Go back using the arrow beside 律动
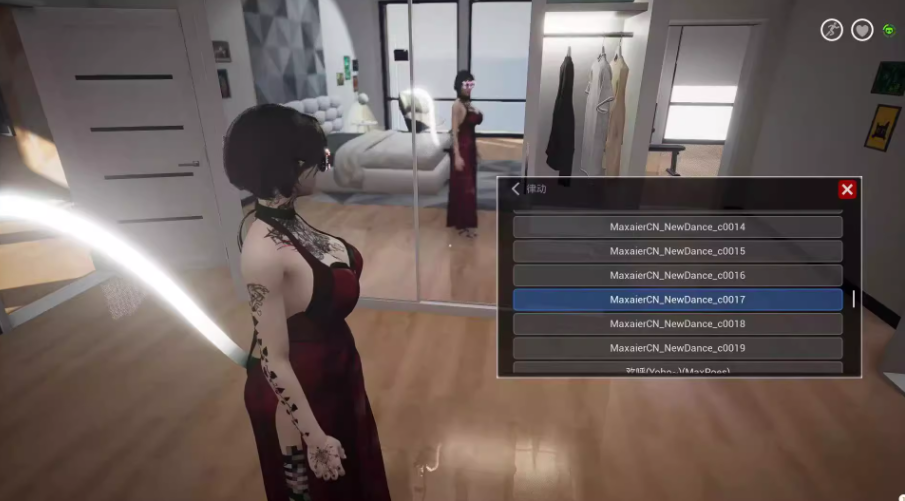The height and width of the screenshot is (501, 905). (x=516, y=189)
